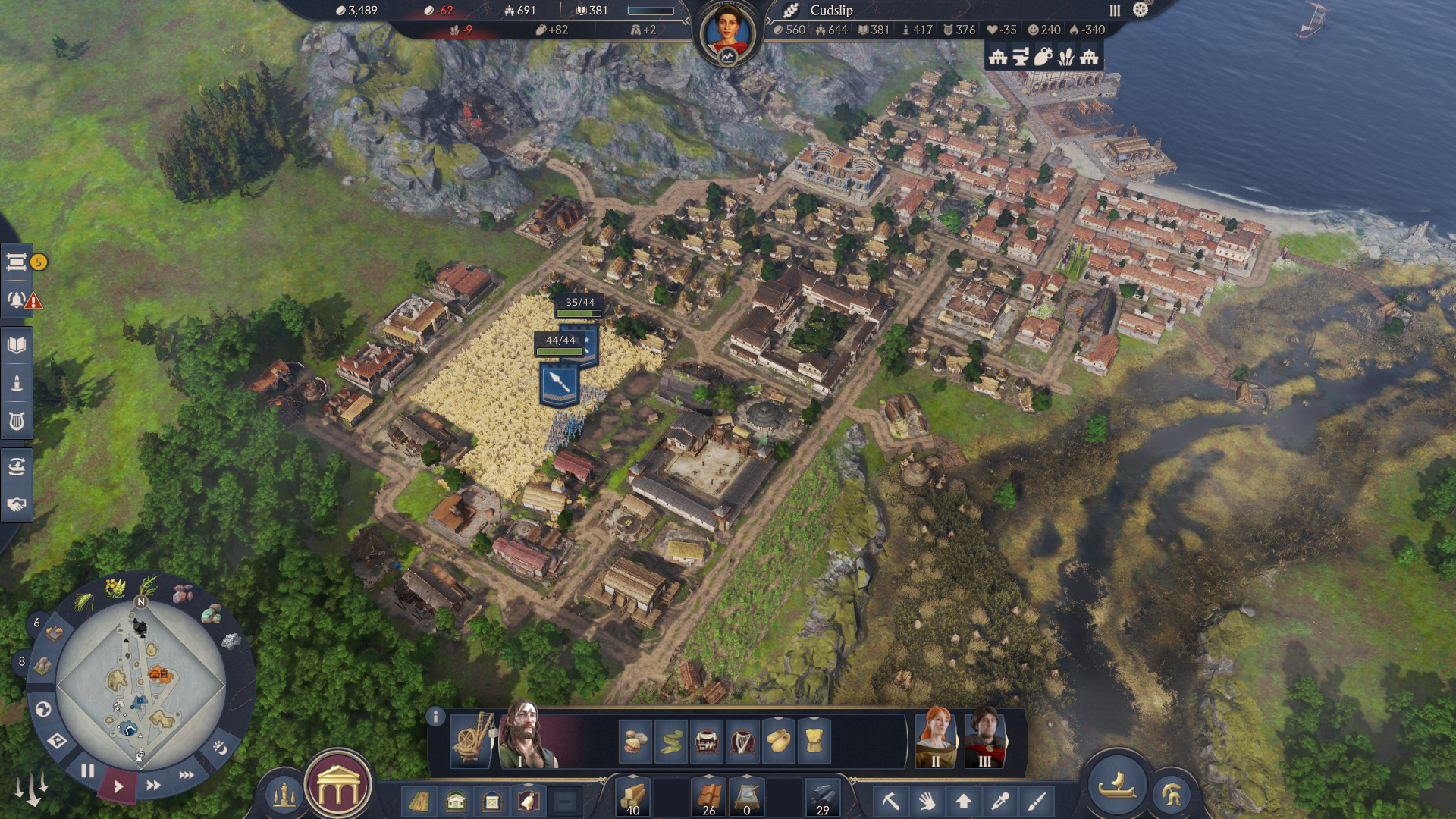Viewport: 1456px width, 819px height.
Task: Select the crane building slot
Action: point(472,739)
